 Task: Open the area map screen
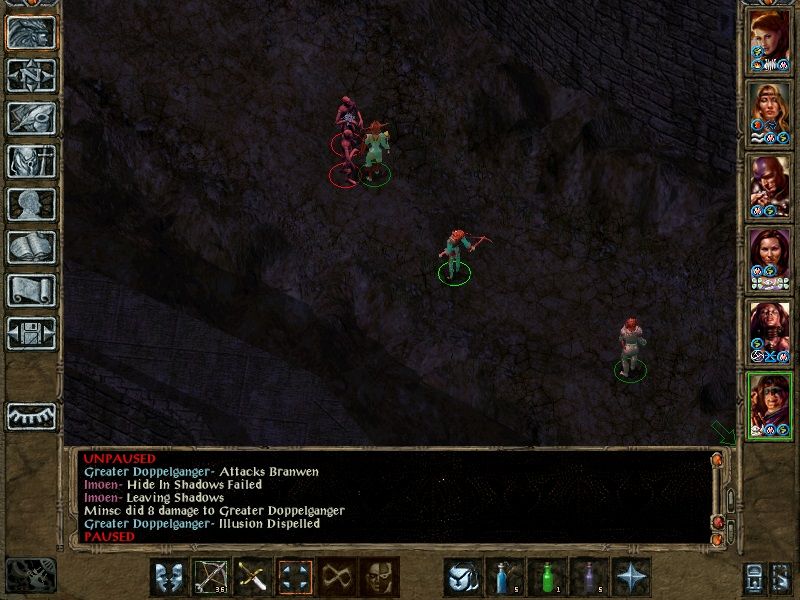(31, 75)
